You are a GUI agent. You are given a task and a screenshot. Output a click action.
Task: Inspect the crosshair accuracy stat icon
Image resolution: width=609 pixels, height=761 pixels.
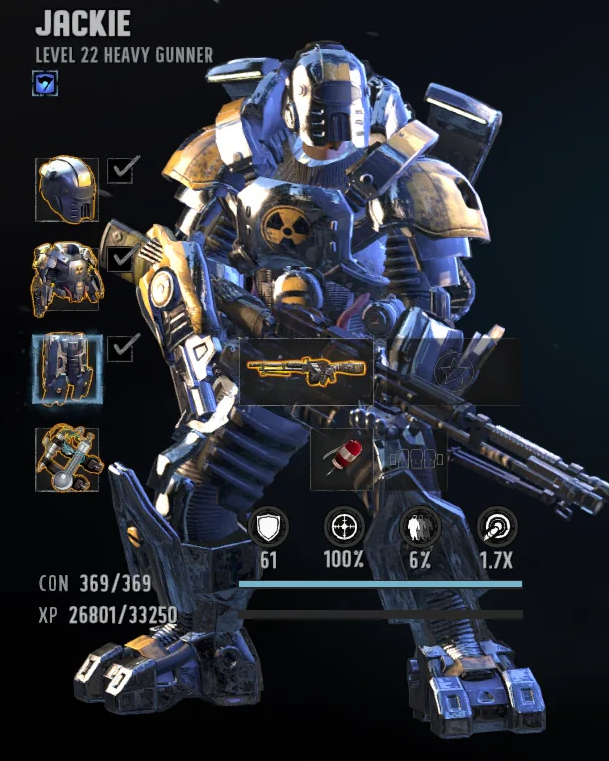[344, 527]
